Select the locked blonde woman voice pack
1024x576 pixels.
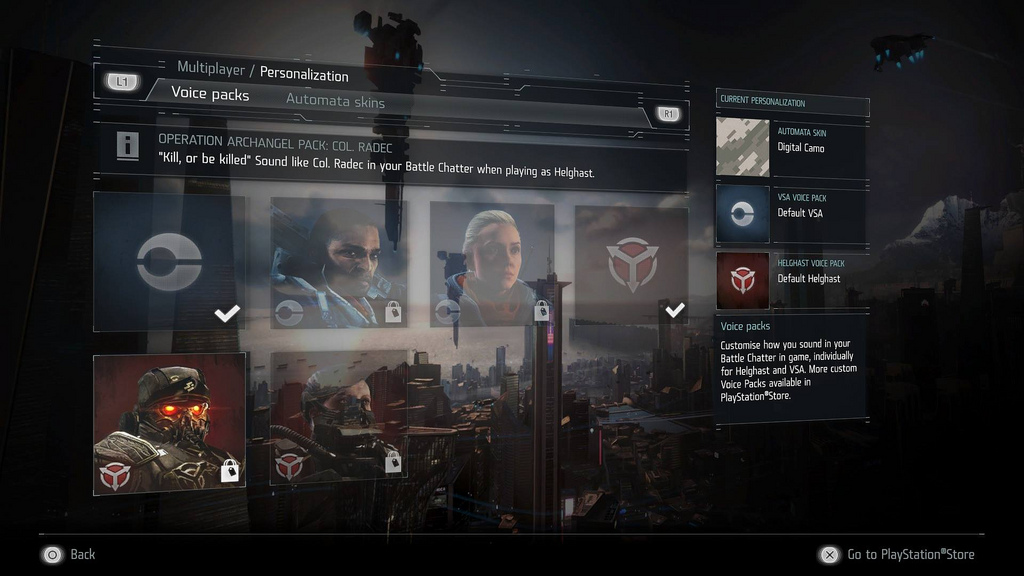[492, 264]
